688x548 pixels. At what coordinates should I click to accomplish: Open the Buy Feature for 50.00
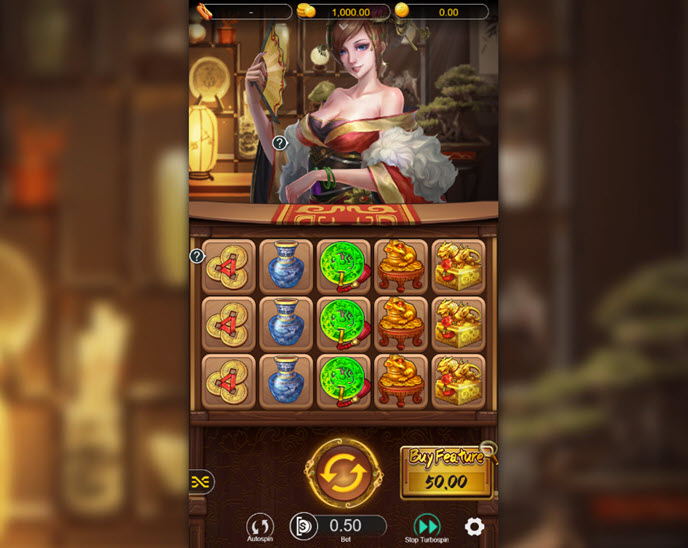click(x=445, y=472)
